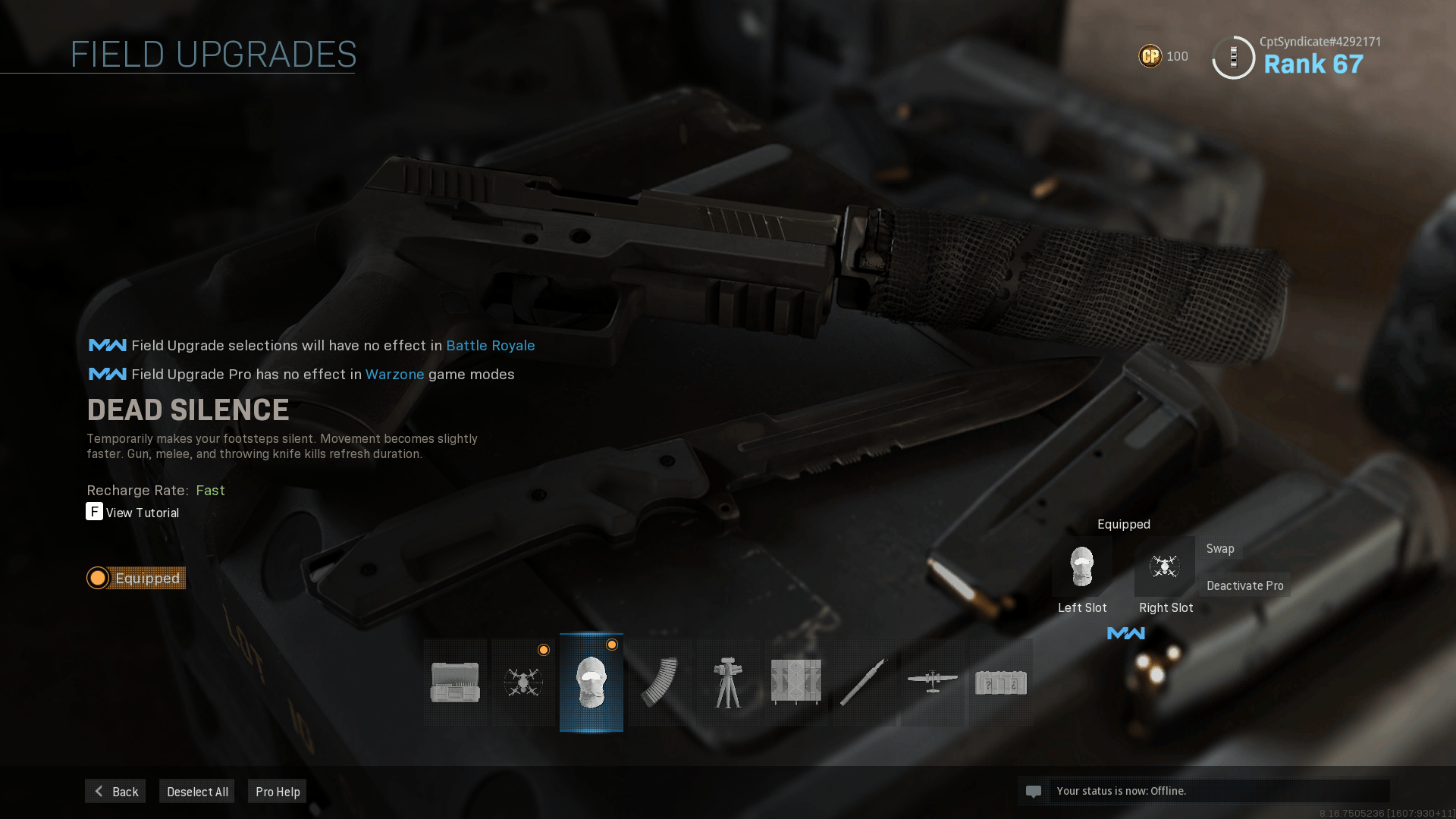The height and width of the screenshot is (819, 1456).
Task: Select the Trophy System stick icon
Action: point(864,682)
